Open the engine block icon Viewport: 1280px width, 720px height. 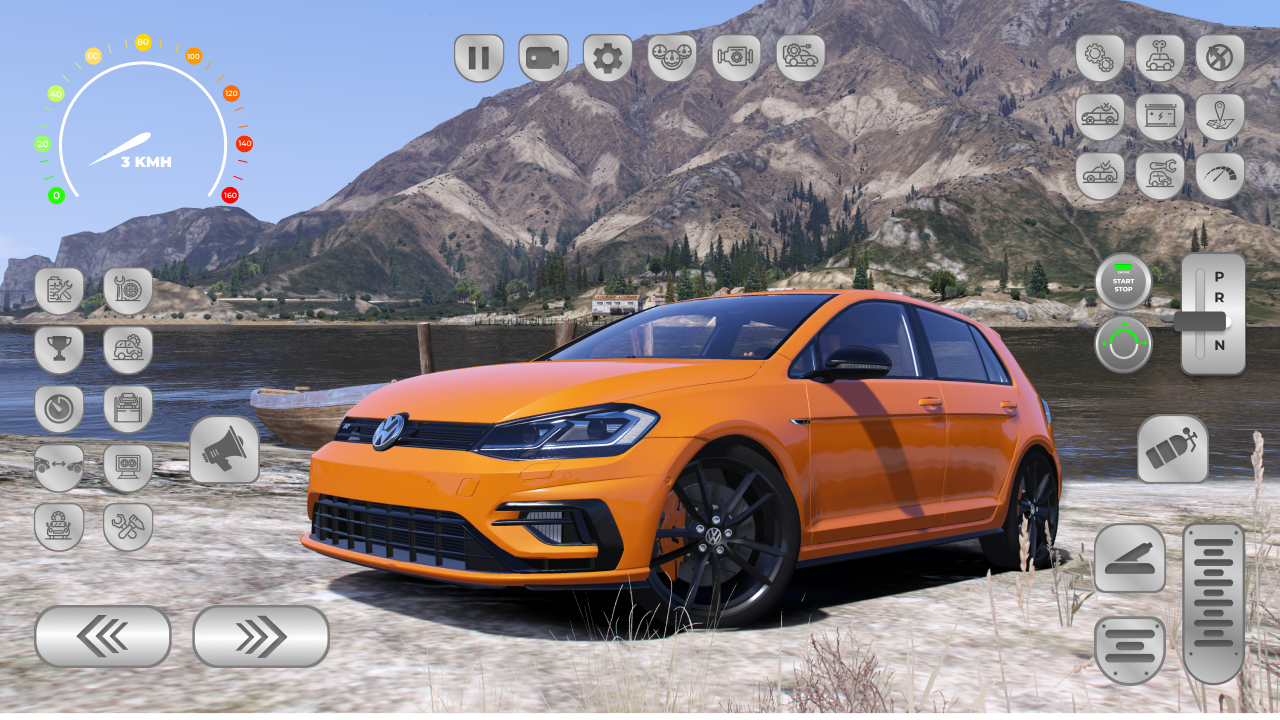pyautogui.click(x=736, y=58)
